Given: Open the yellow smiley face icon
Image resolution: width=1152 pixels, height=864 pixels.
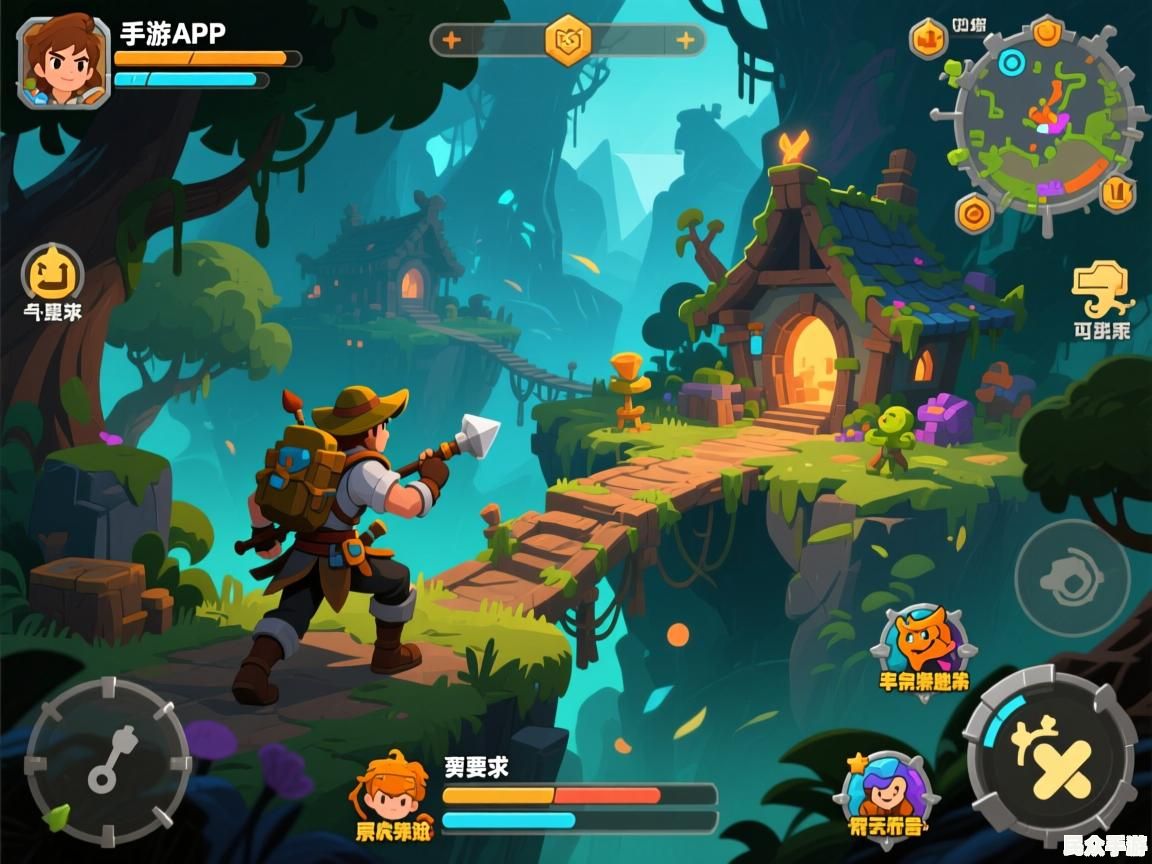Looking at the screenshot, I should tap(52, 273).
